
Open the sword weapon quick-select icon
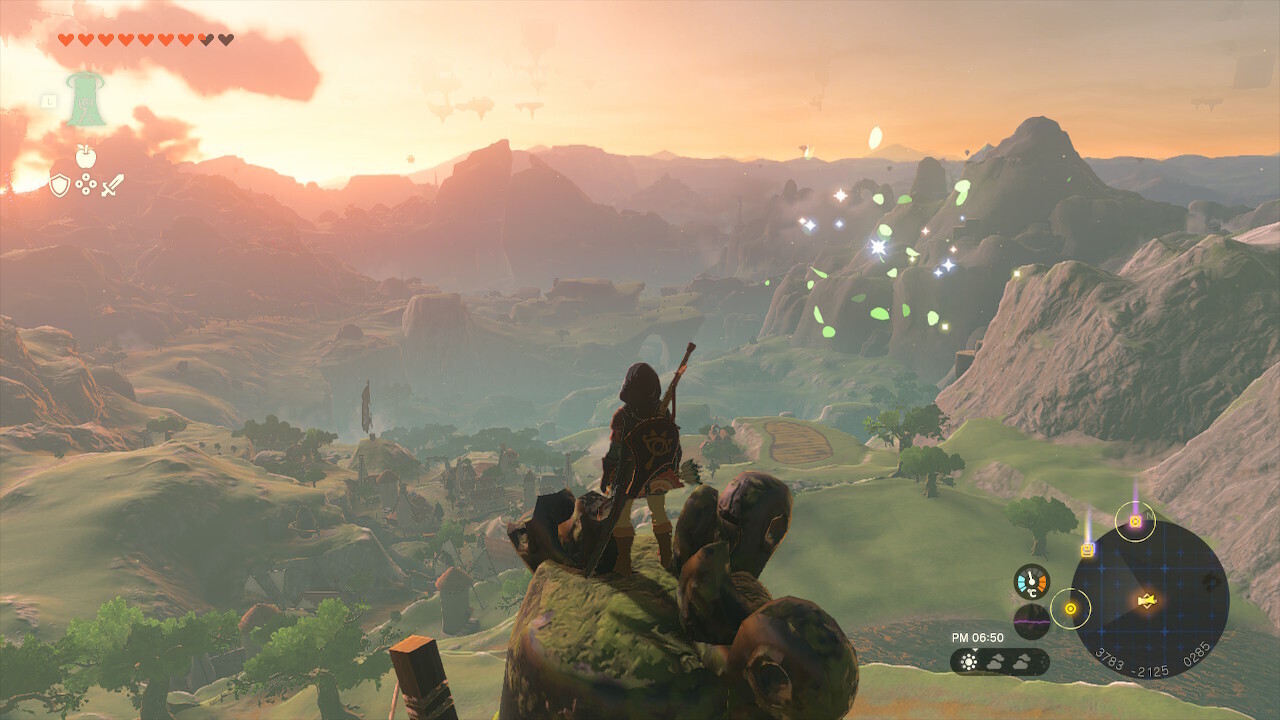112,185
